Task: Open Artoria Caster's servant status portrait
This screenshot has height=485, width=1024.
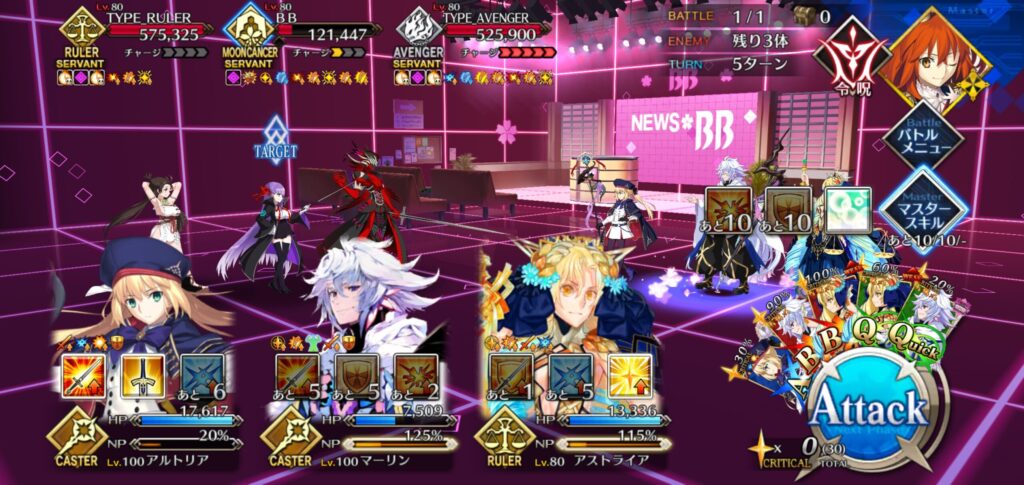Action: point(150,290)
